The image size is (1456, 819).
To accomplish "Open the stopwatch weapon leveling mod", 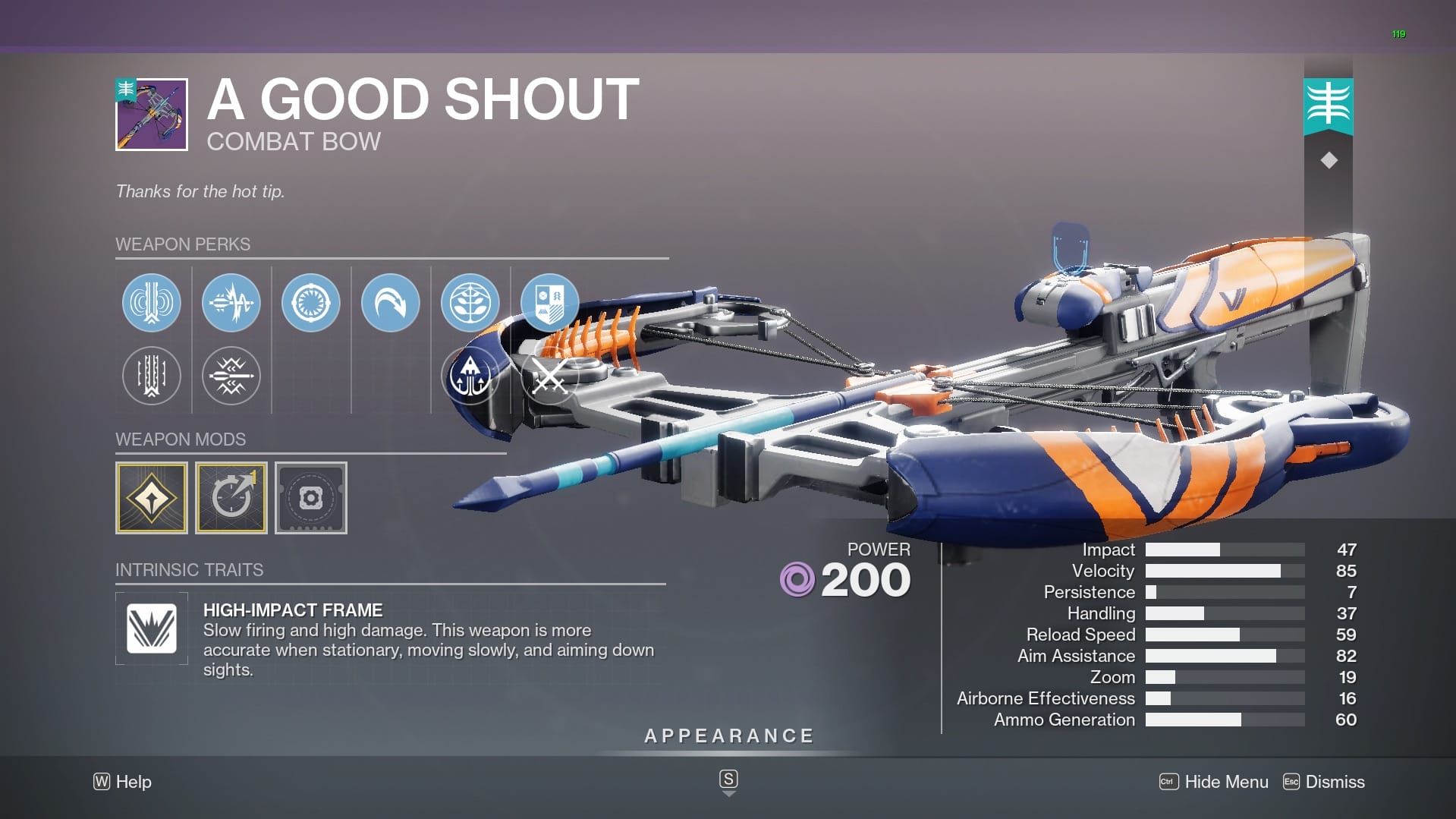I will coord(231,498).
